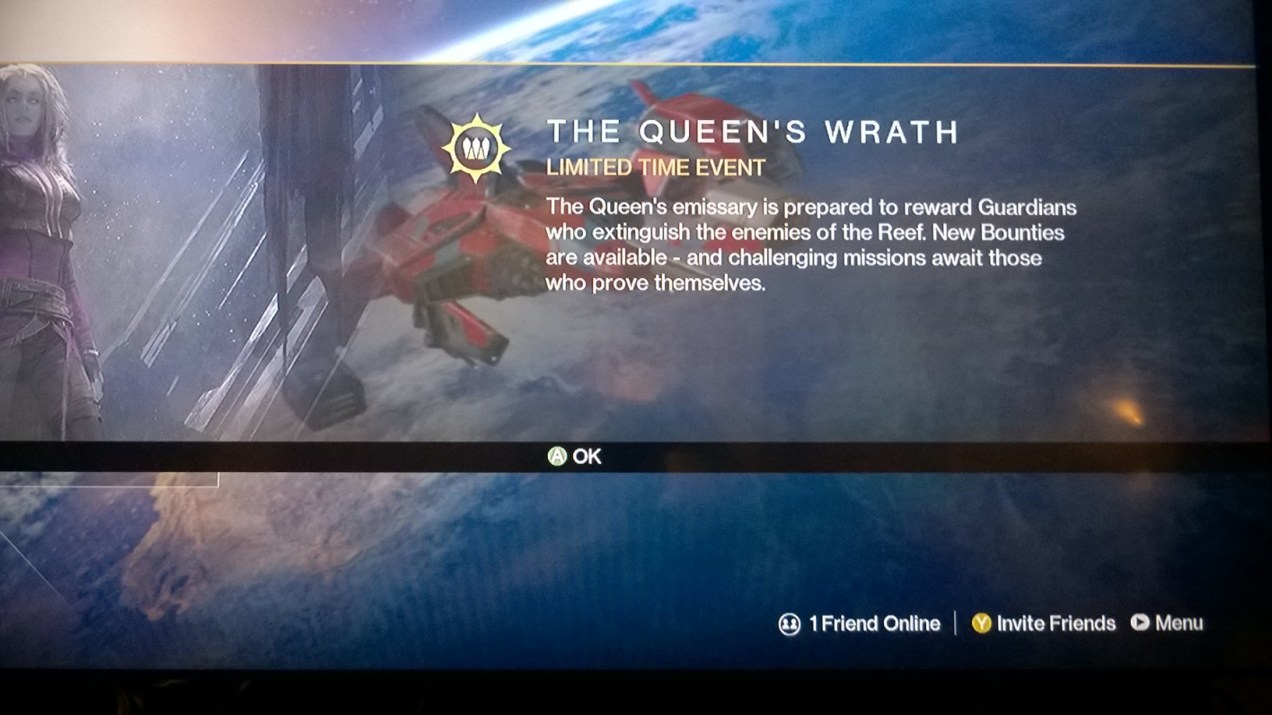
Task: Choose Invite Friends
Action: (x=1043, y=624)
